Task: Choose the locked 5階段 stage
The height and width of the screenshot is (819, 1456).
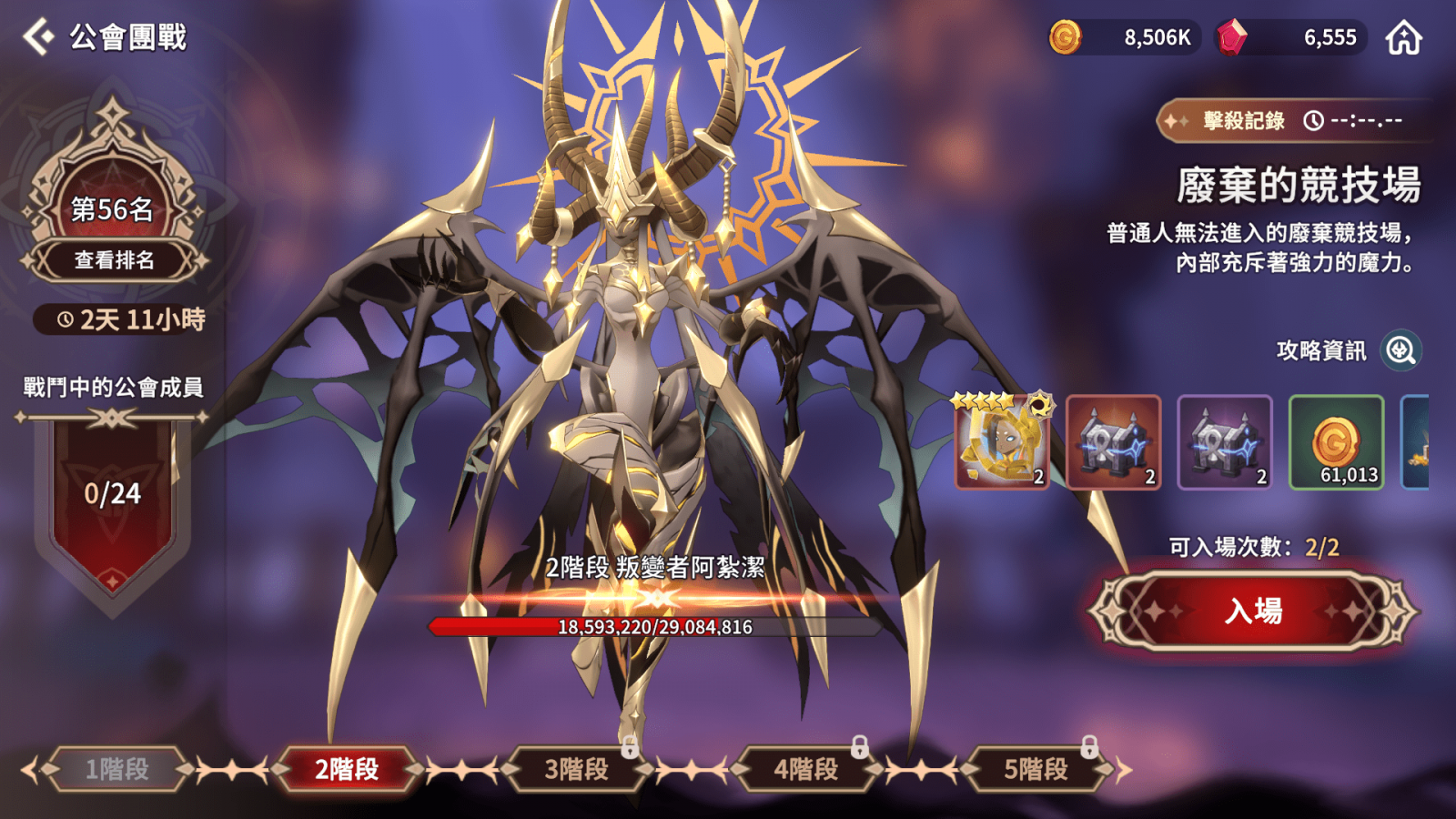Action: (1036, 769)
